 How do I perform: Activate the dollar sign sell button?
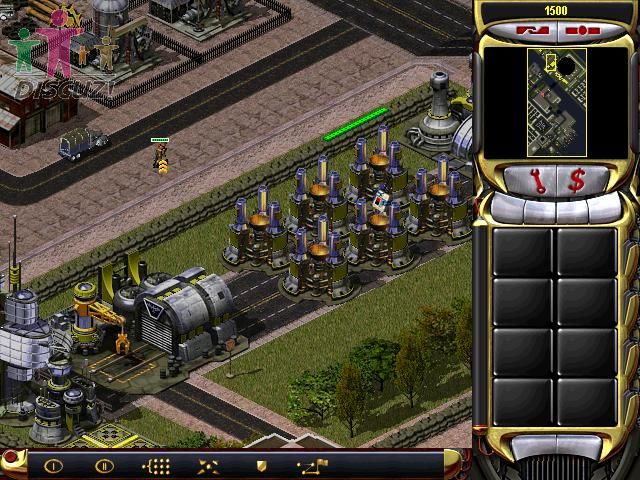coord(577,181)
